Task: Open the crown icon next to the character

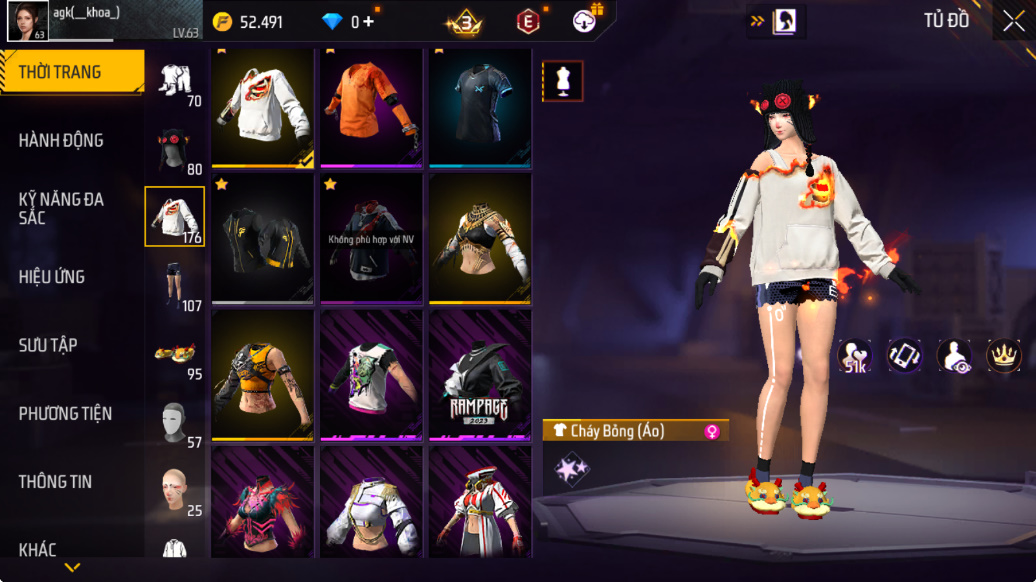Action: (x=1003, y=355)
